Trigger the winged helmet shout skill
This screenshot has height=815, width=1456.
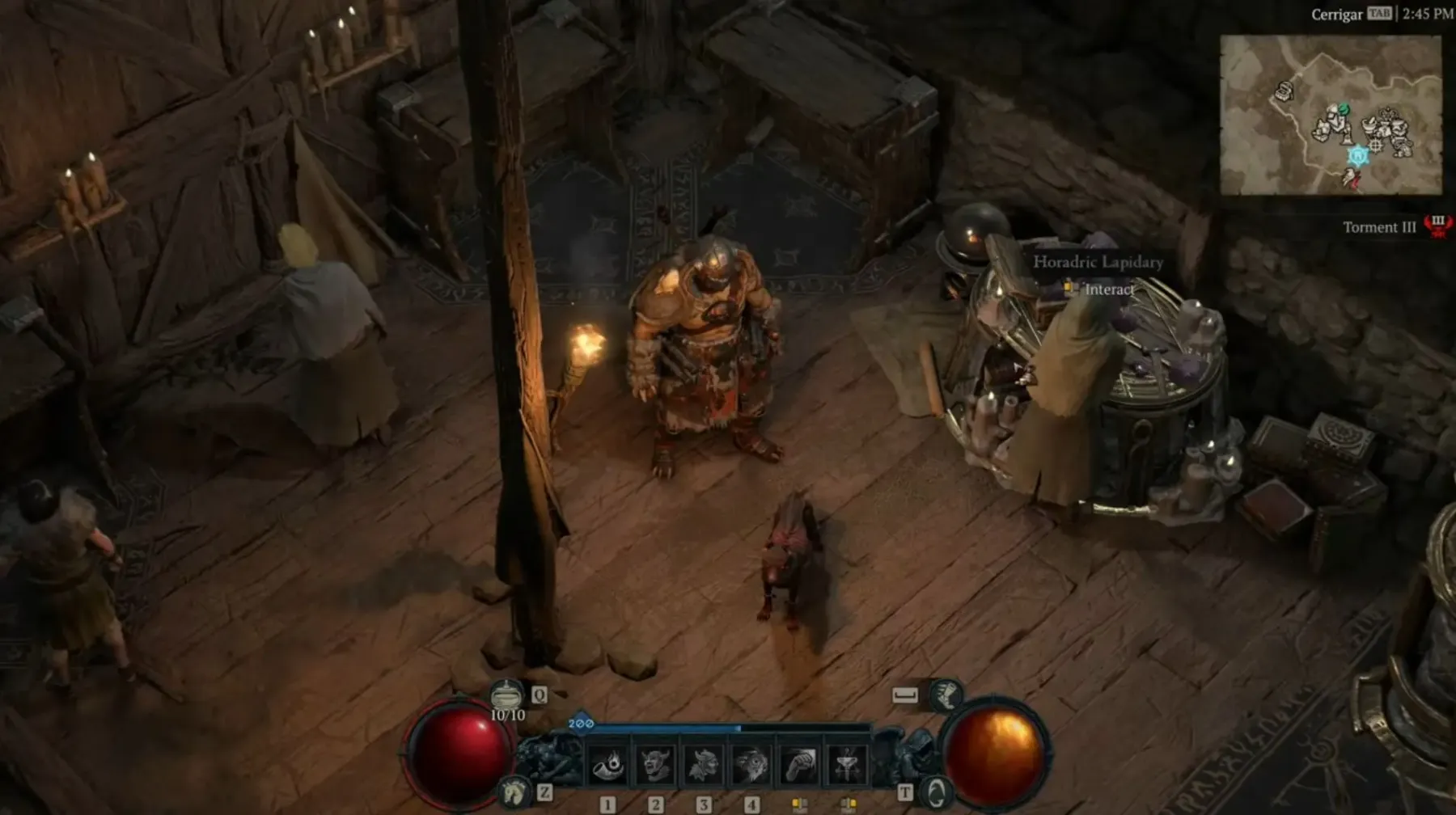tap(704, 765)
